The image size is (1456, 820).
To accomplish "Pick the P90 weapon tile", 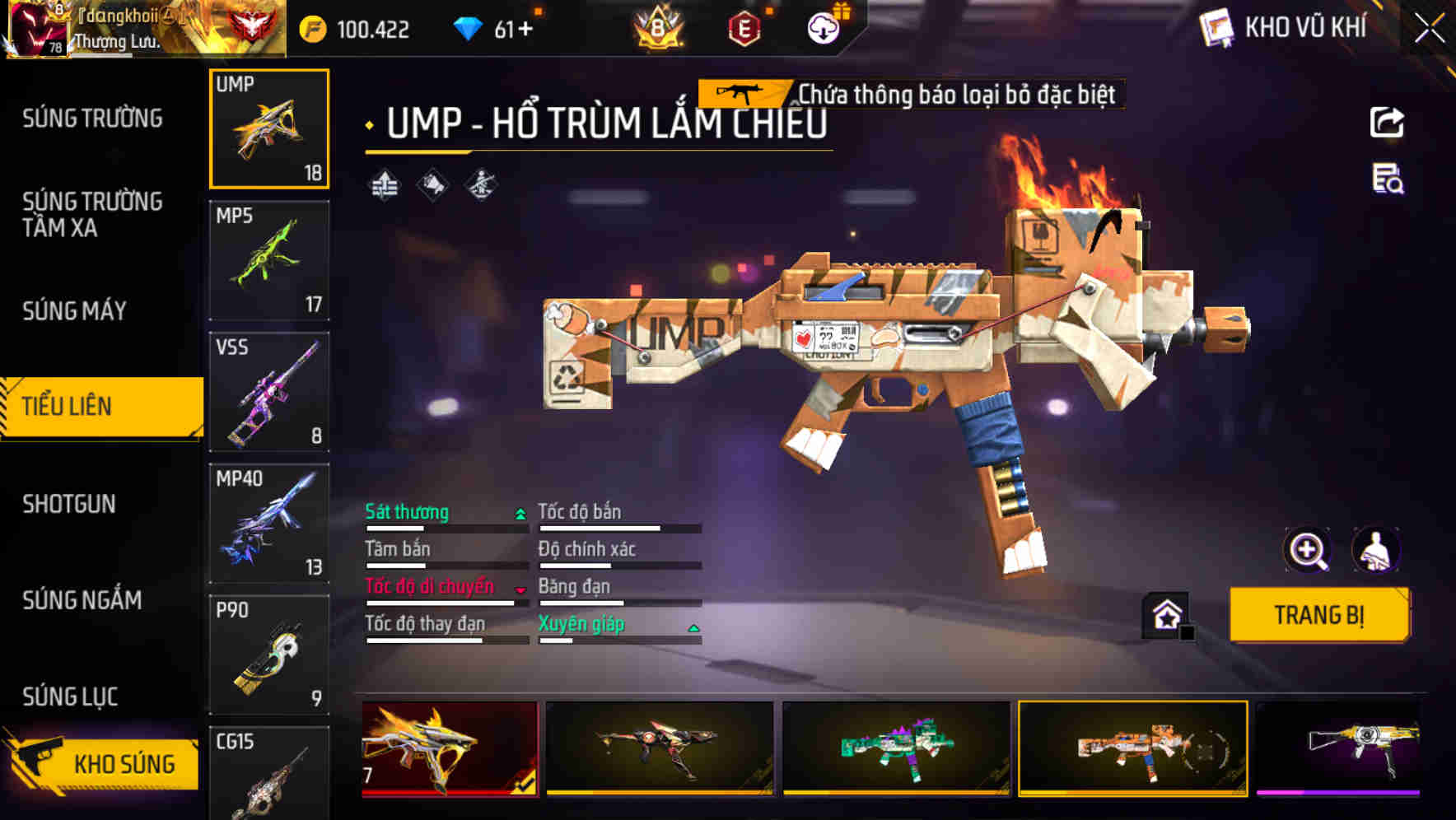I will pos(269,655).
